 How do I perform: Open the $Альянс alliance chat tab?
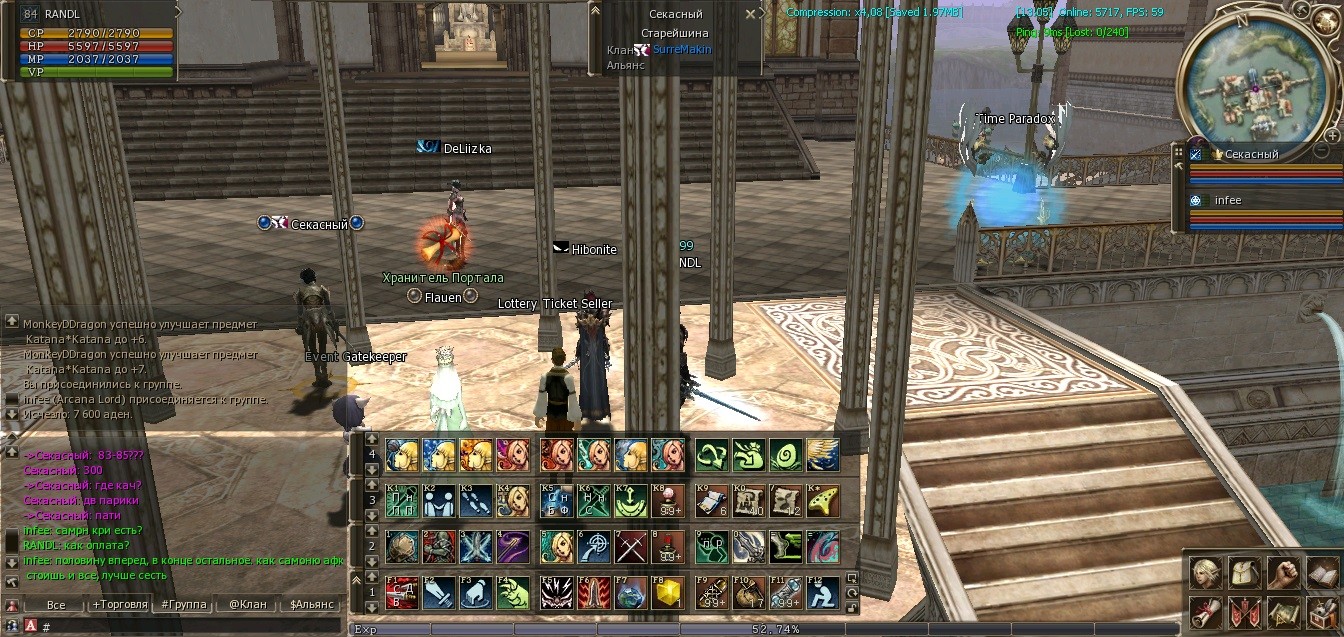[311, 605]
